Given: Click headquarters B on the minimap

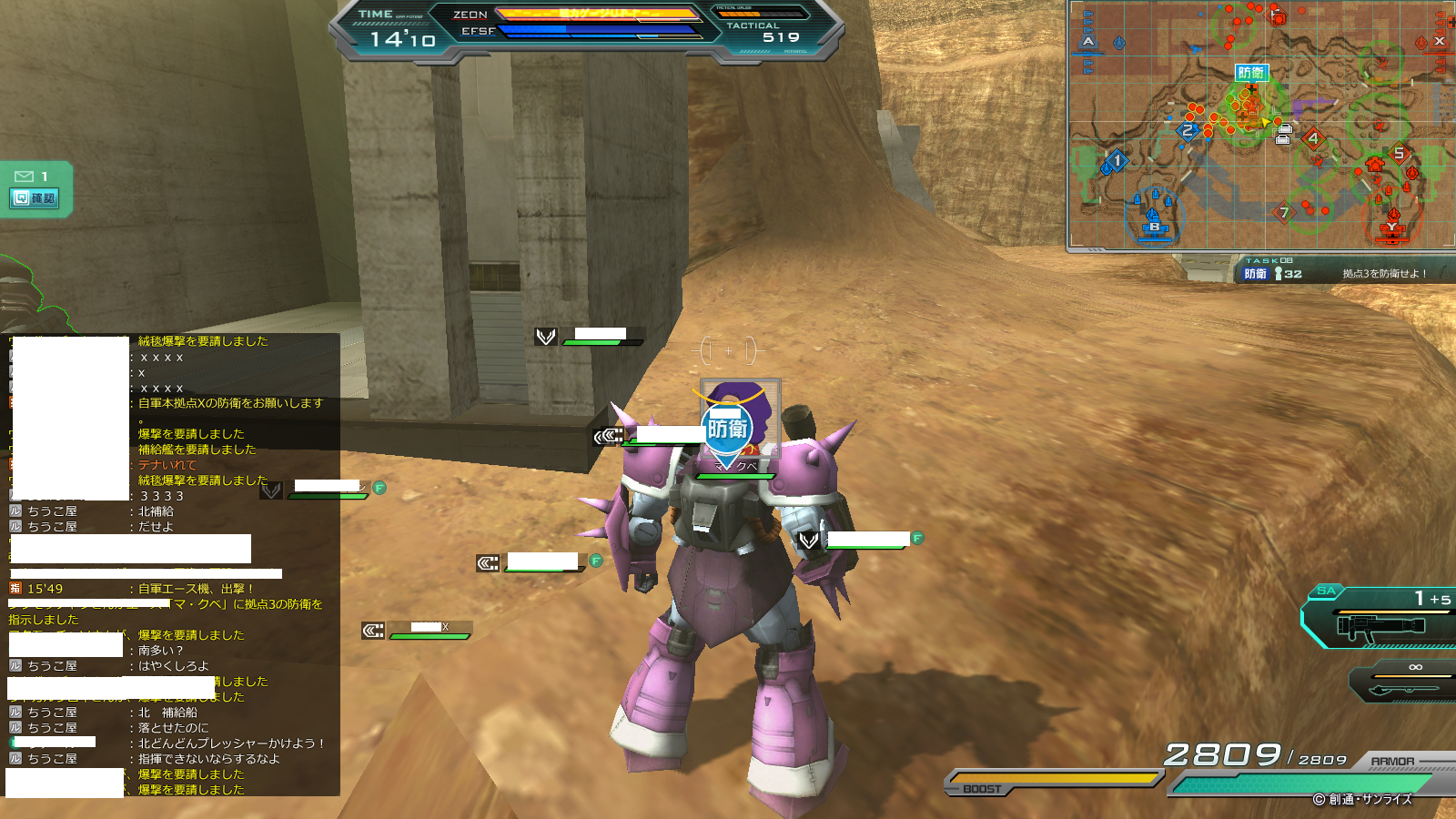Looking at the screenshot, I should pos(1154,226).
